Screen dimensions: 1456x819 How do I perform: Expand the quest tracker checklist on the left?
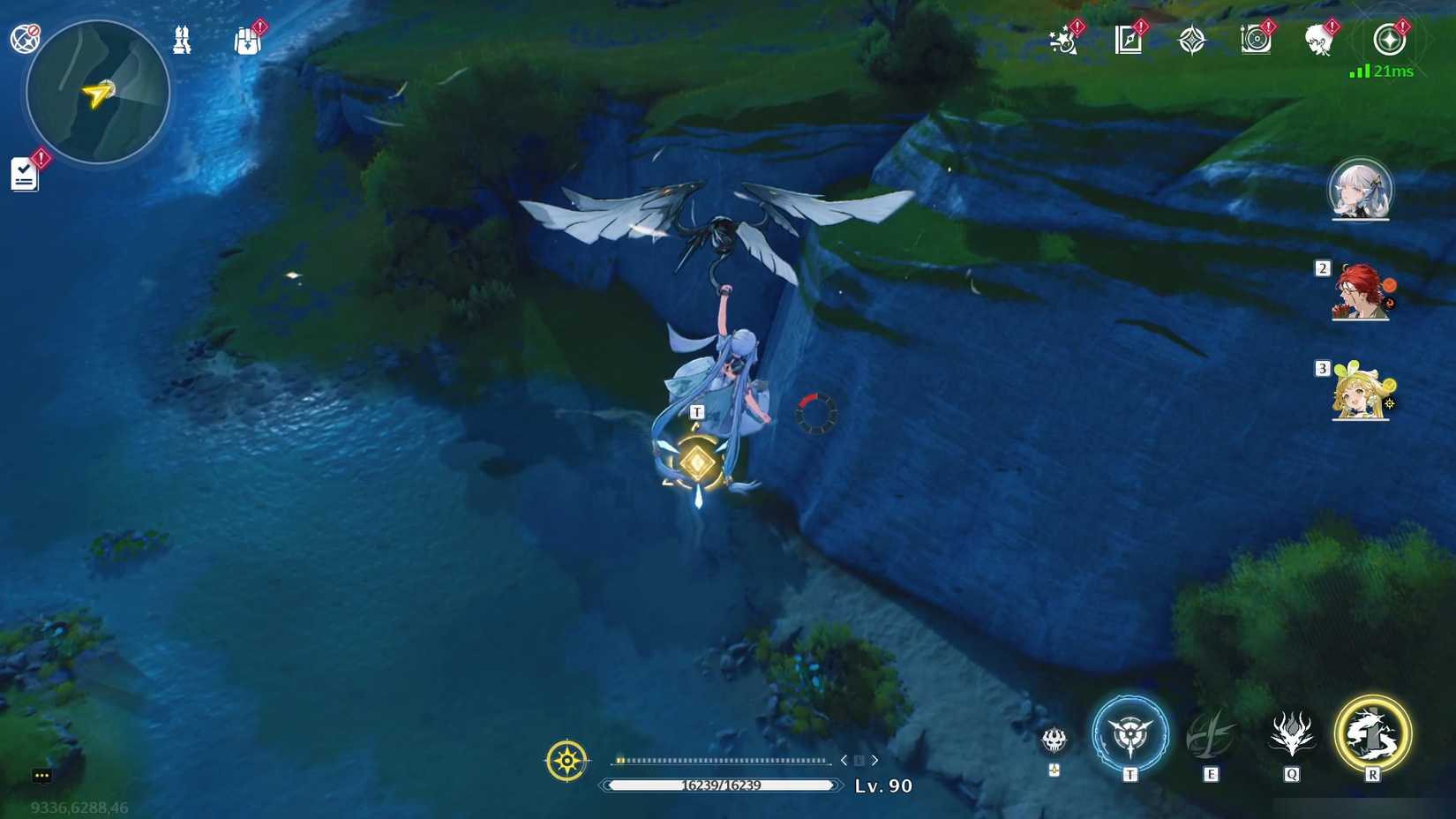24,173
